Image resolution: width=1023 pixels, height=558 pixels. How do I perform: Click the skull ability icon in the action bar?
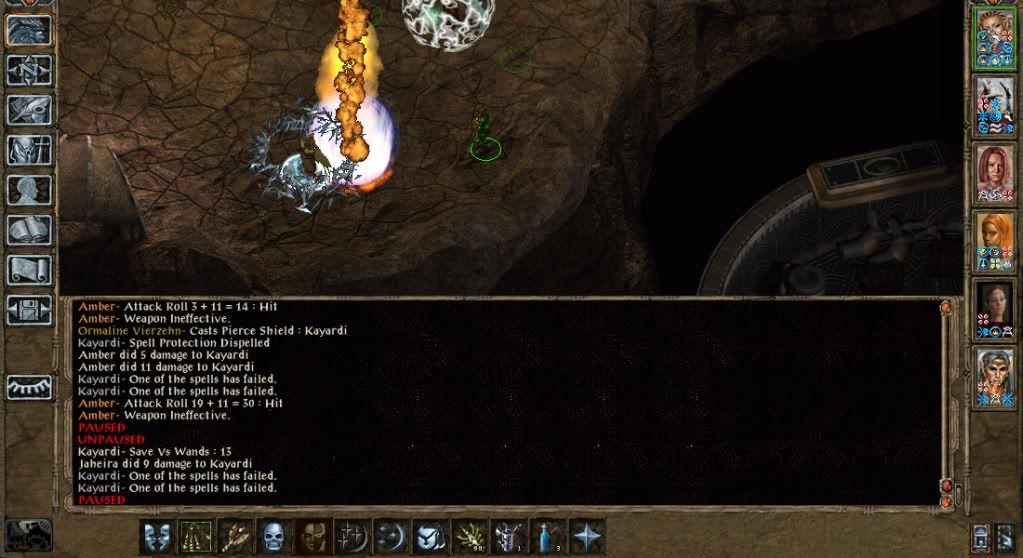coord(274,536)
